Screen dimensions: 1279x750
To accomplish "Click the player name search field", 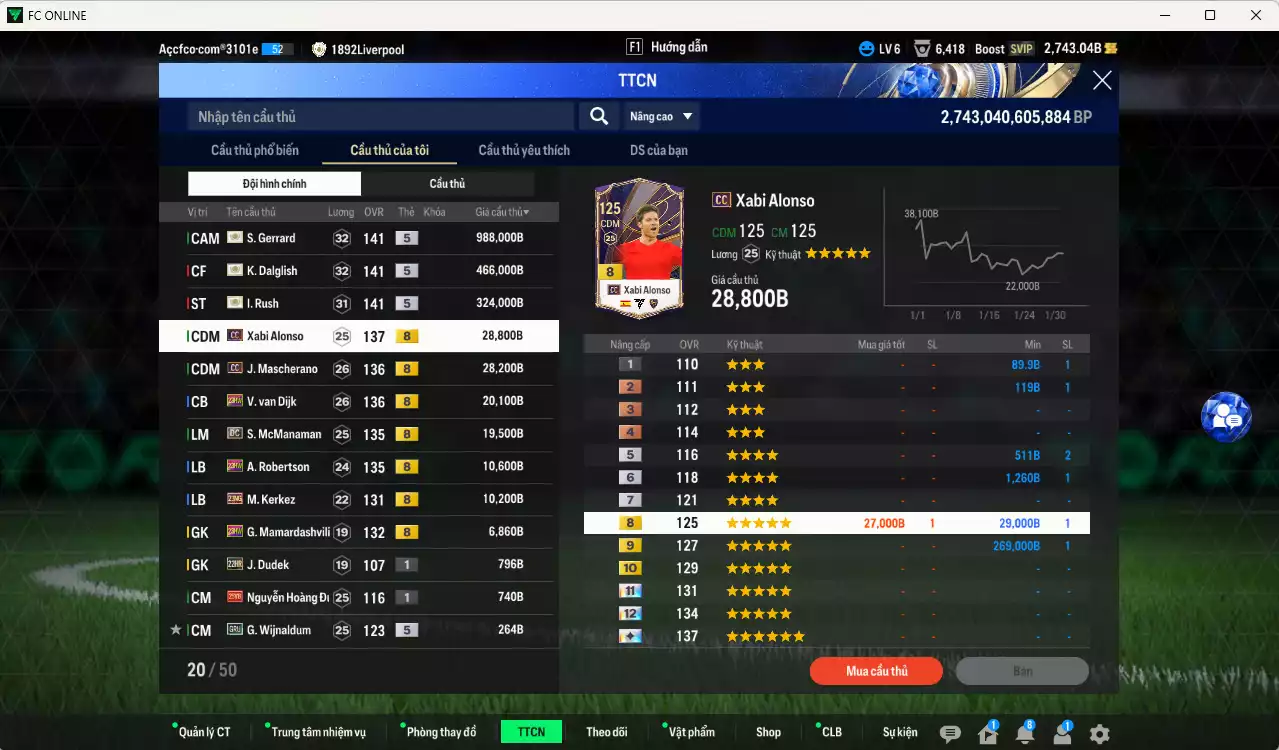I will 380,117.
